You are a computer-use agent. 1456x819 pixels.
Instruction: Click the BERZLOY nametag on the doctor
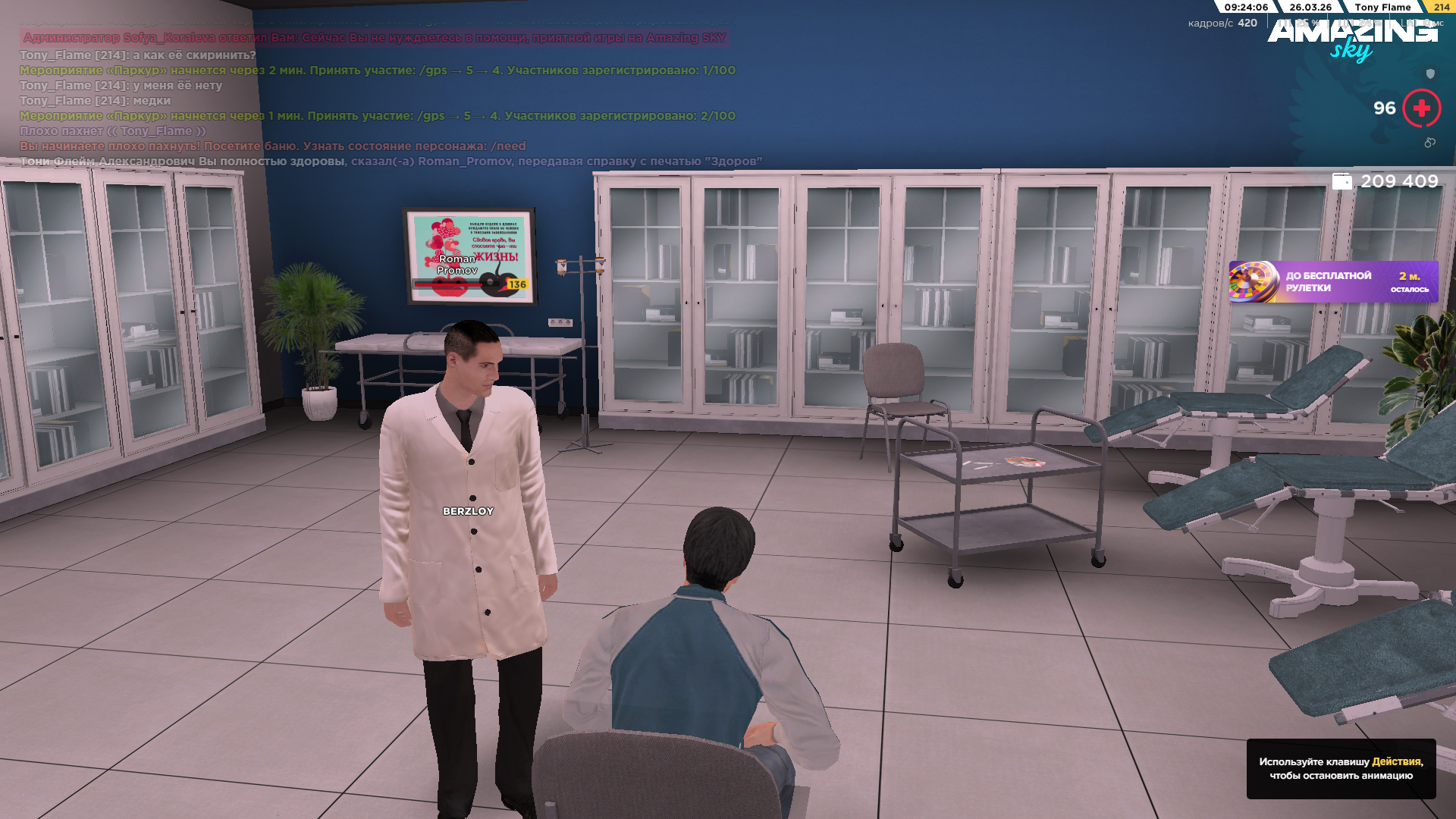[467, 512]
